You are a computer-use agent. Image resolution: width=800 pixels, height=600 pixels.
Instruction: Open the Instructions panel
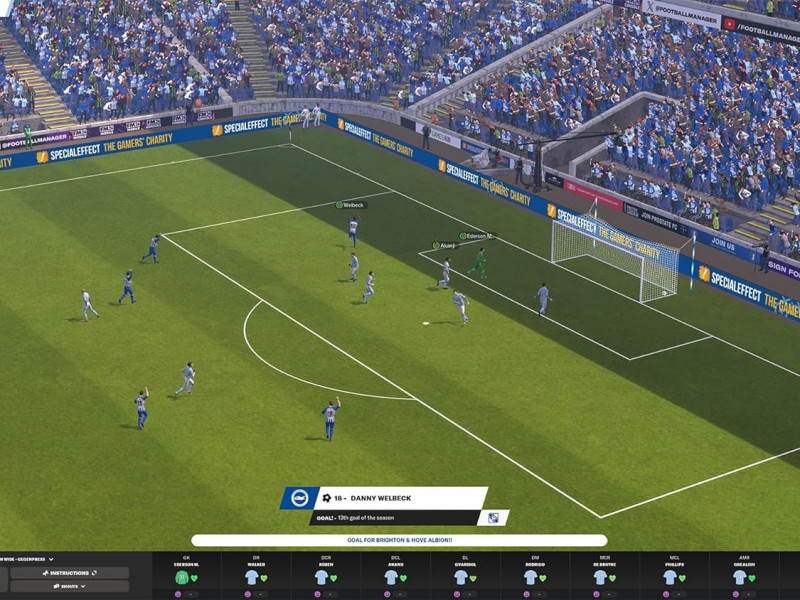tap(69, 573)
